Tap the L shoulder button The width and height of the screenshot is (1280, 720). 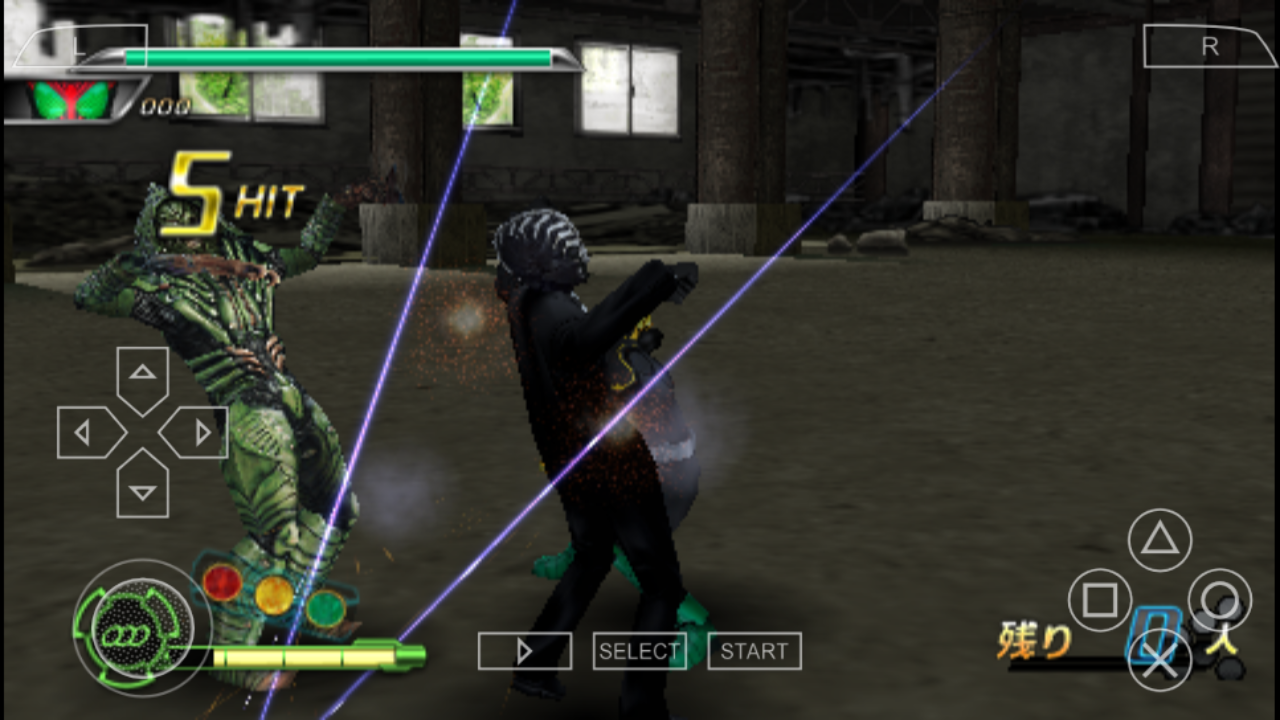tap(75, 47)
